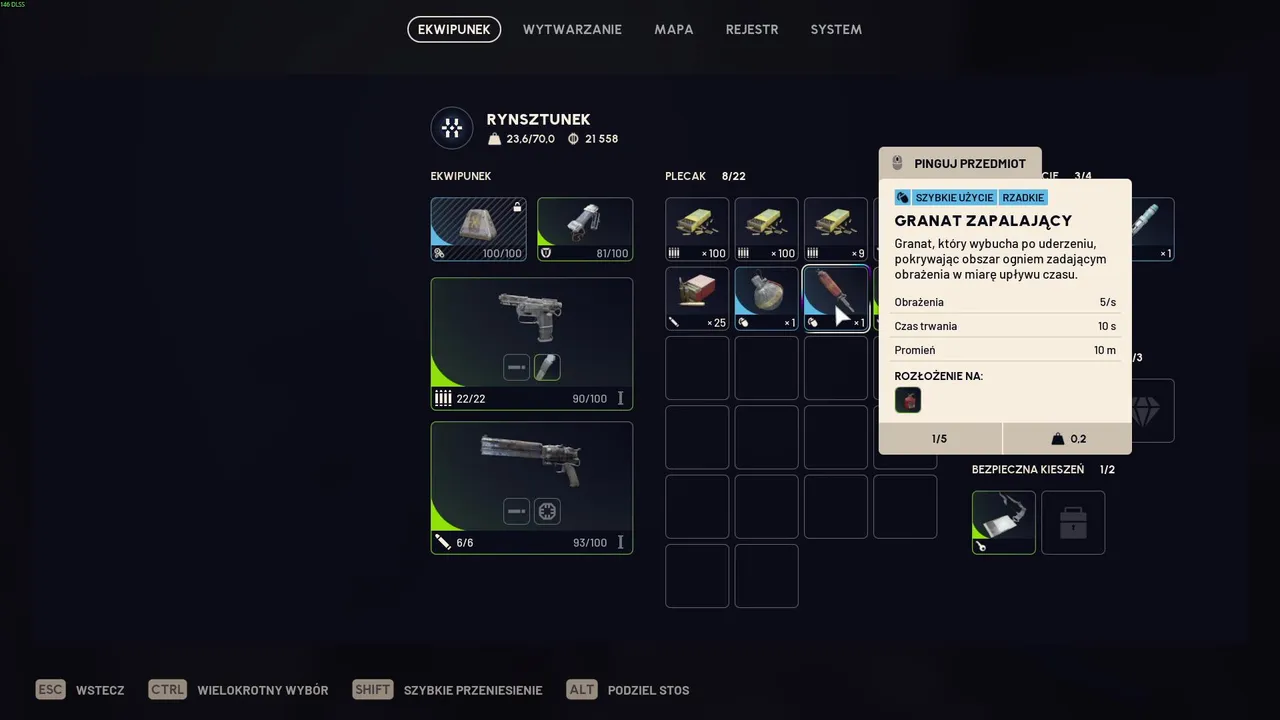
Task: Click the revolver's cylinder attachment slot
Action: [x=547, y=511]
